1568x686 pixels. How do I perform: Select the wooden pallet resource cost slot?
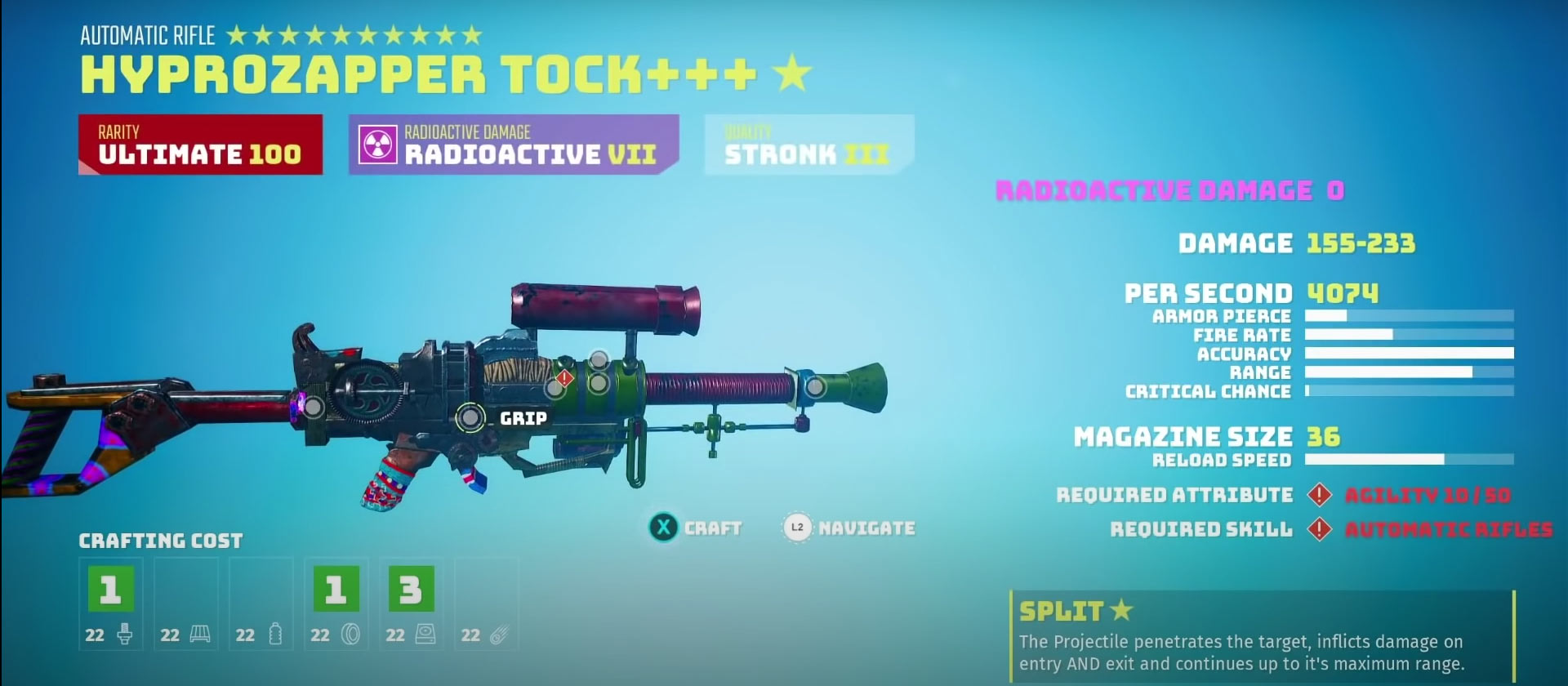(185, 604)
